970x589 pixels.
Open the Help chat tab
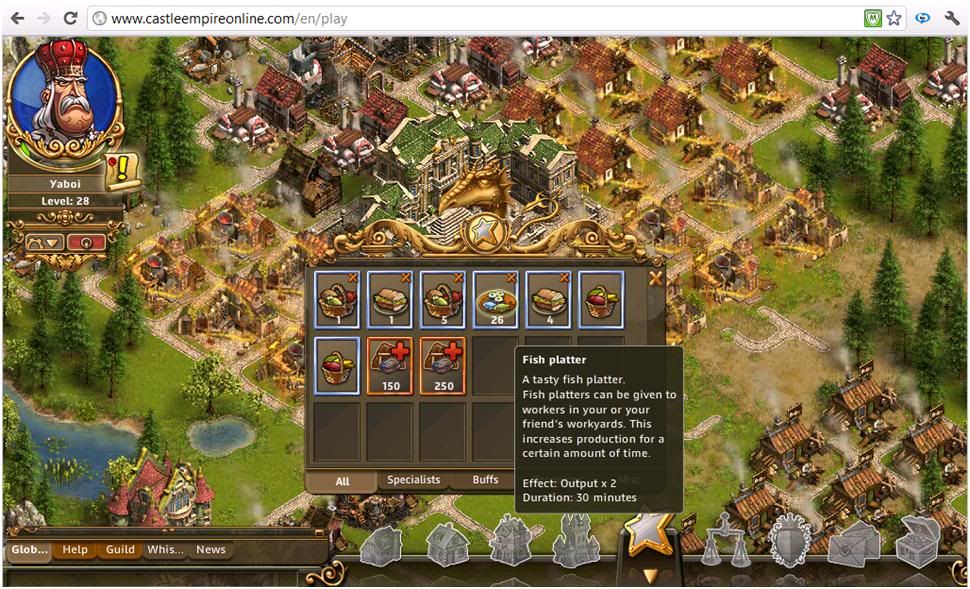pos(75,549)
